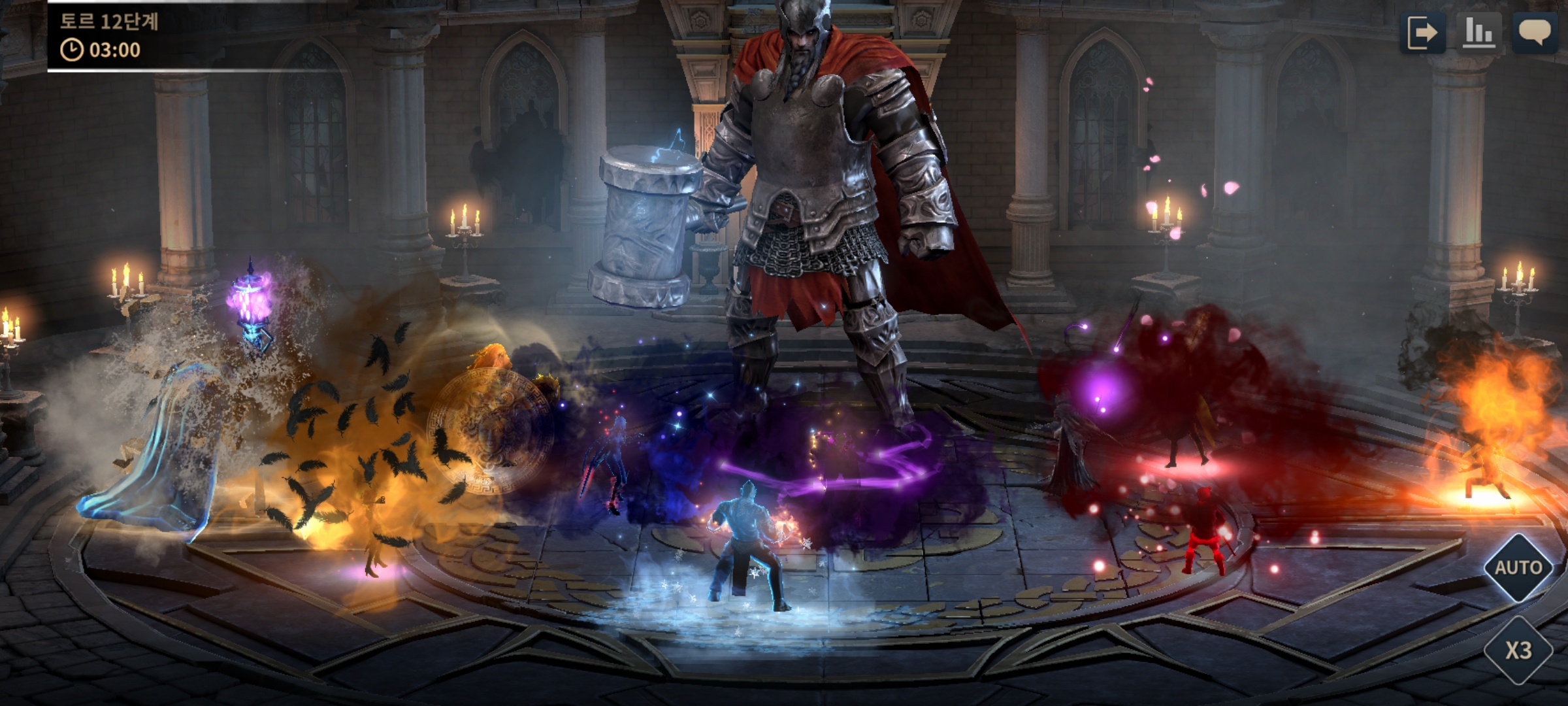Open the chat speech bubble
The width and height of the screenshot is (1568, 706).
pyautogui.click(x=1534, y=33)
